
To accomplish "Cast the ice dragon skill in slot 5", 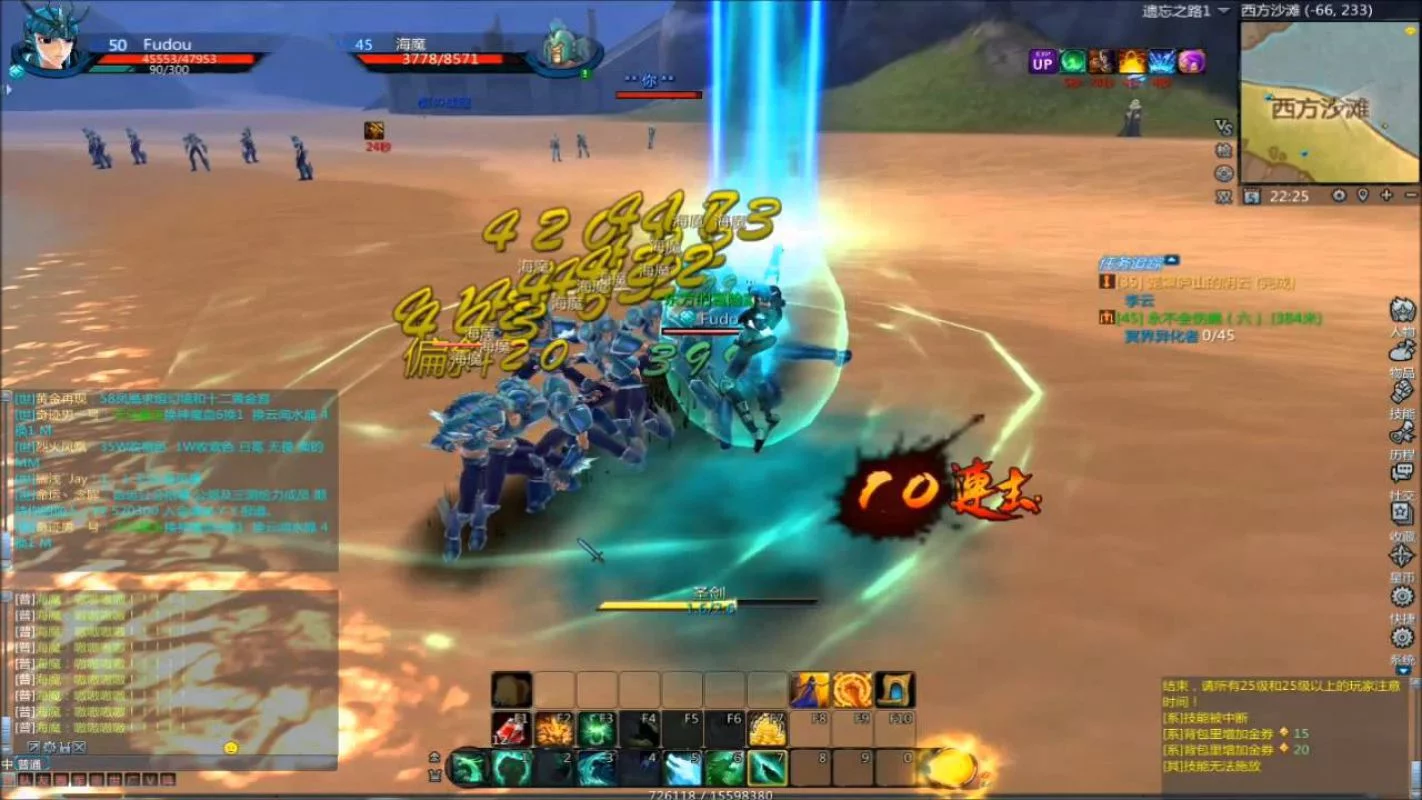I will click(x=682, y=768).
